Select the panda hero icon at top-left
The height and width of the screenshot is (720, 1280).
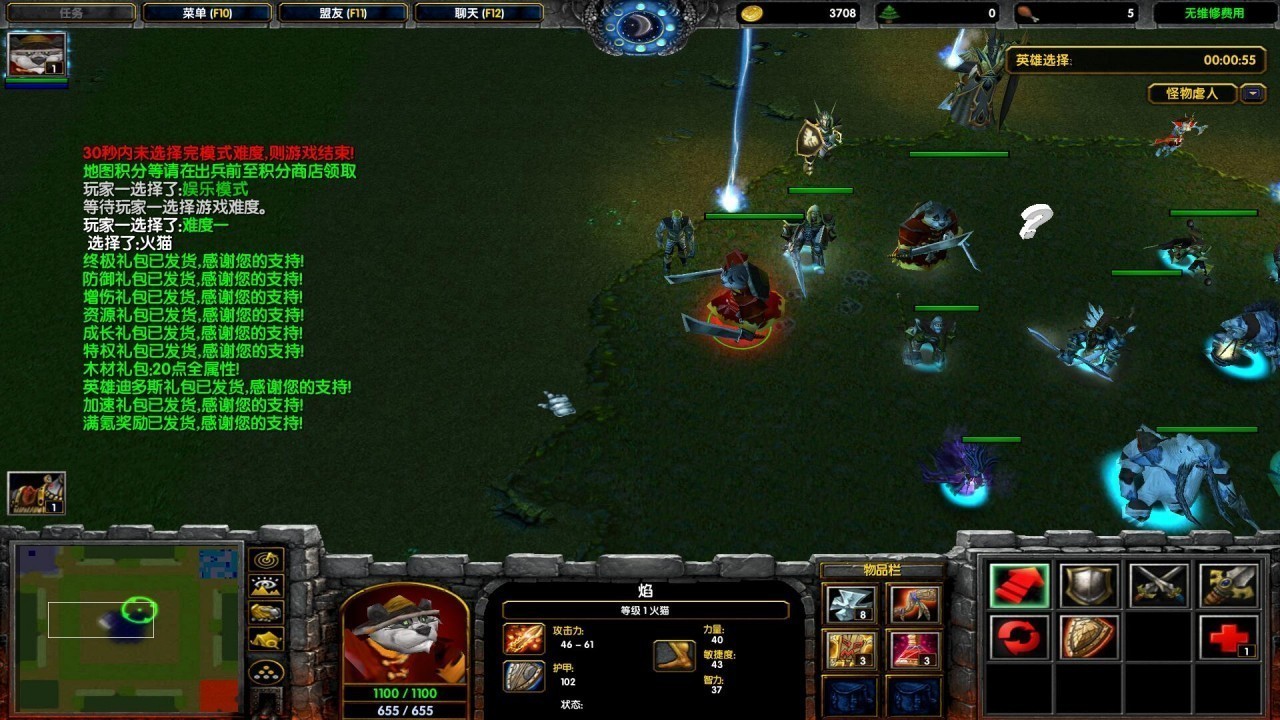[x=37, y=54]
